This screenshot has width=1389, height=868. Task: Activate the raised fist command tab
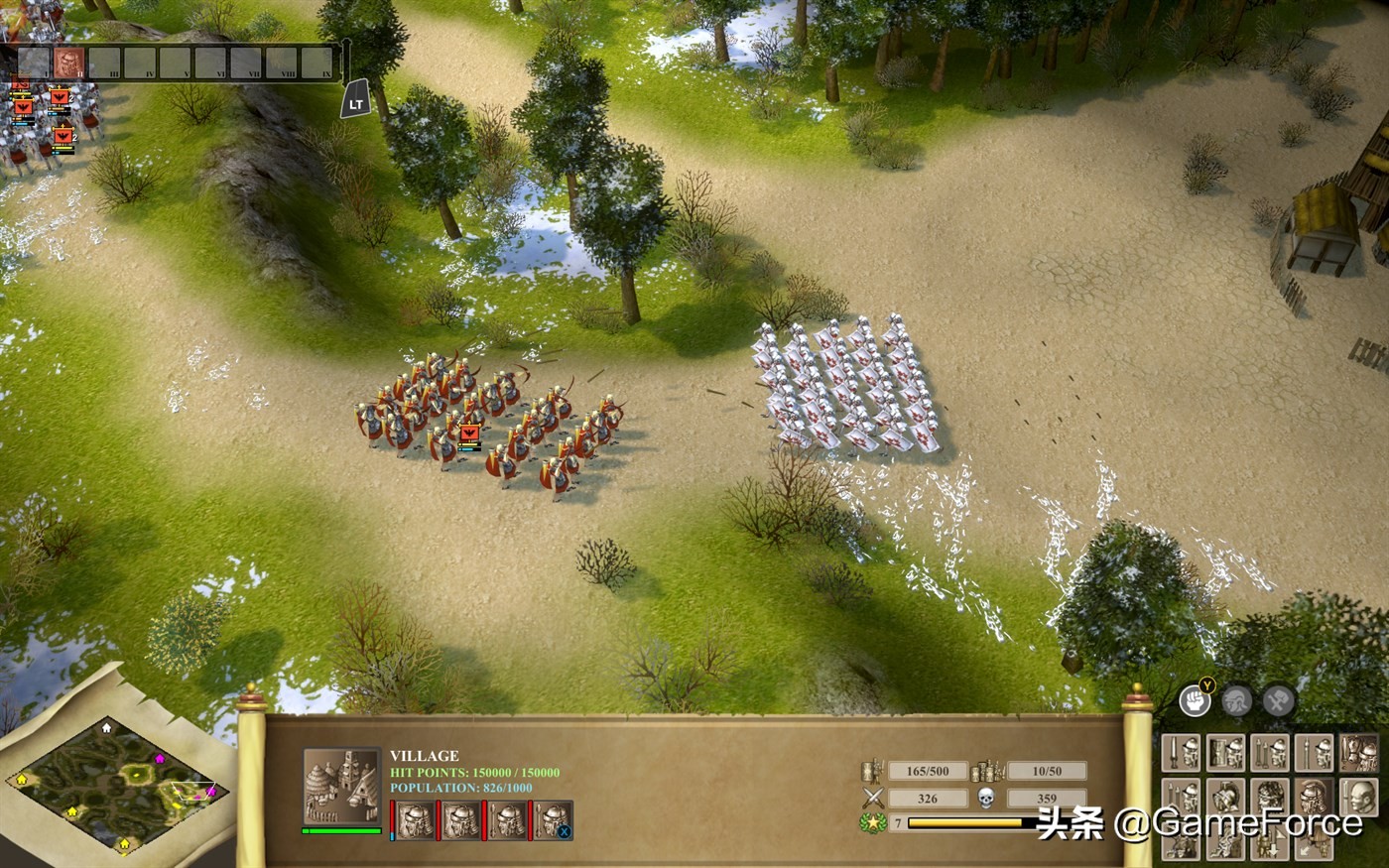[x=1196, y=700]
